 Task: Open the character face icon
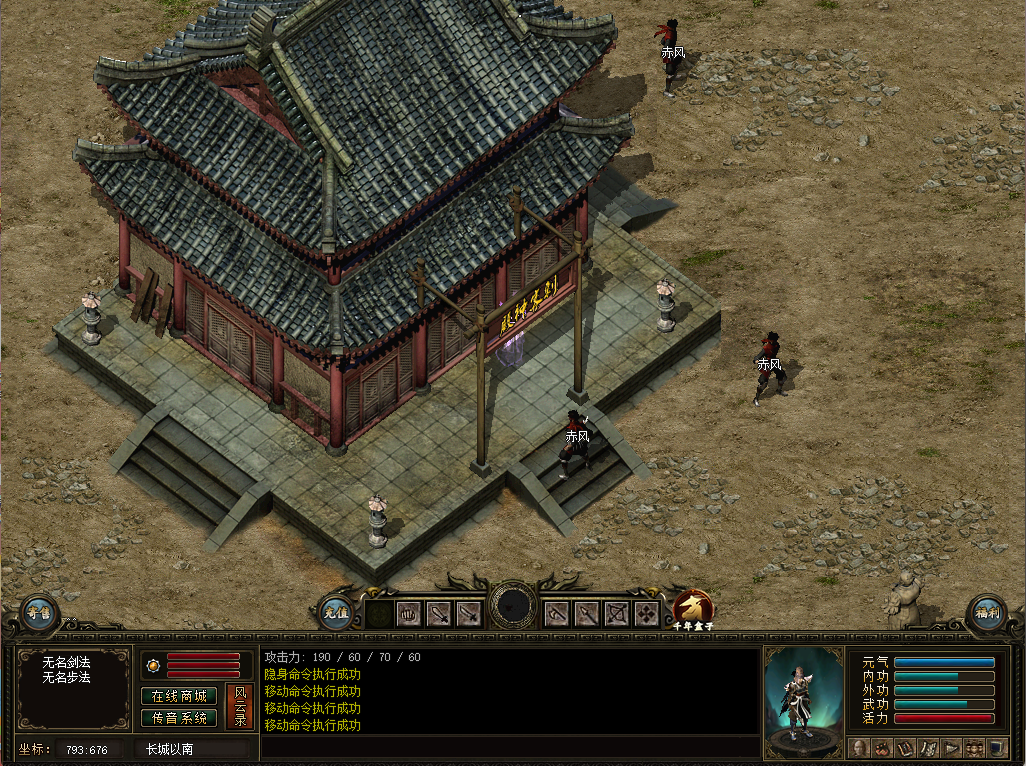(x=859, y=748)
